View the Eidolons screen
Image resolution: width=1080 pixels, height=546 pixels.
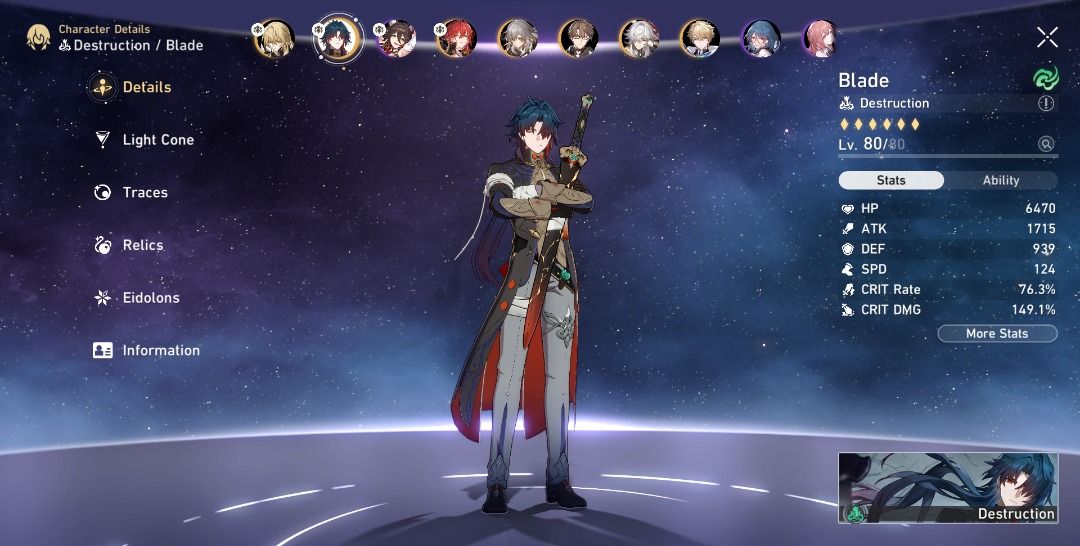(x=150, y=298)
